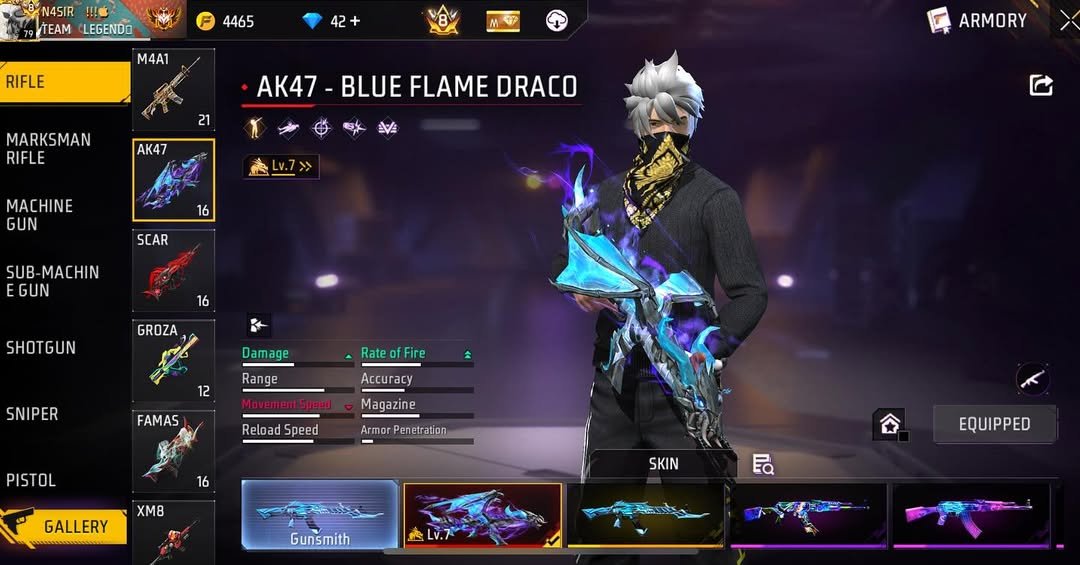Open the Lv.7 upgrade details

pyautogui.click(x=281, y=166)
